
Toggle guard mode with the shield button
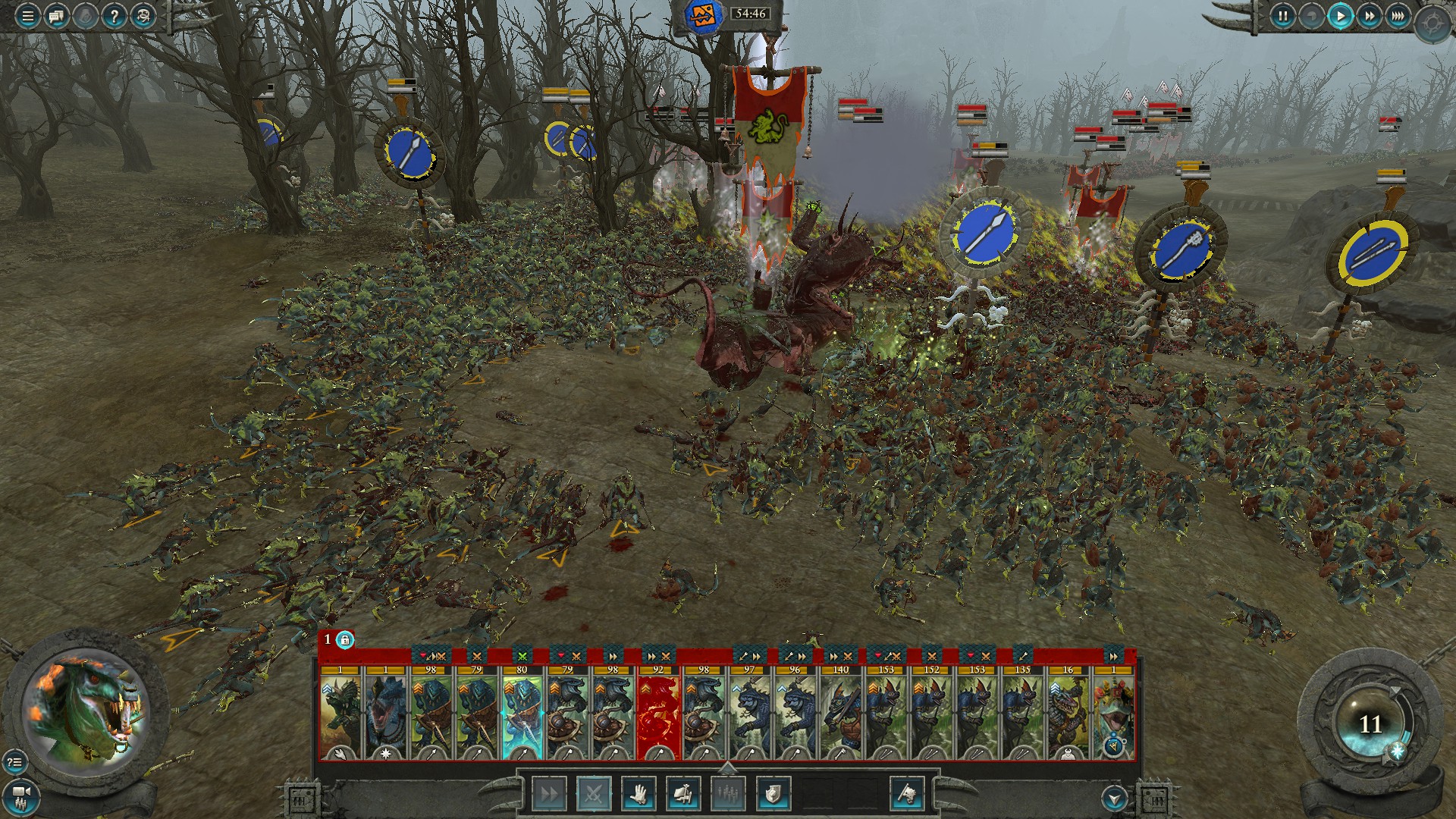coord(773,794)
